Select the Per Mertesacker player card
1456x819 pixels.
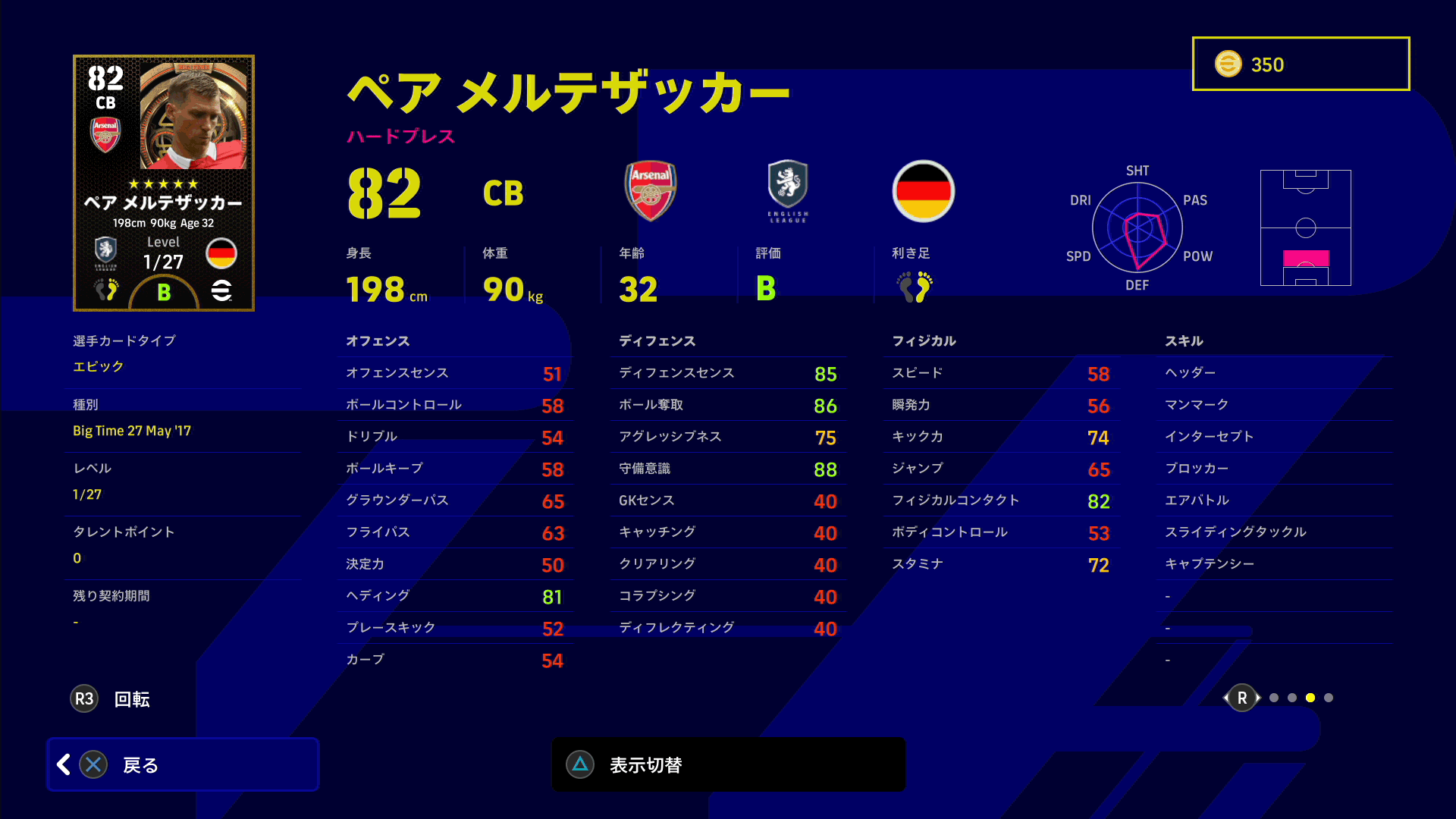tap(164, 183)
